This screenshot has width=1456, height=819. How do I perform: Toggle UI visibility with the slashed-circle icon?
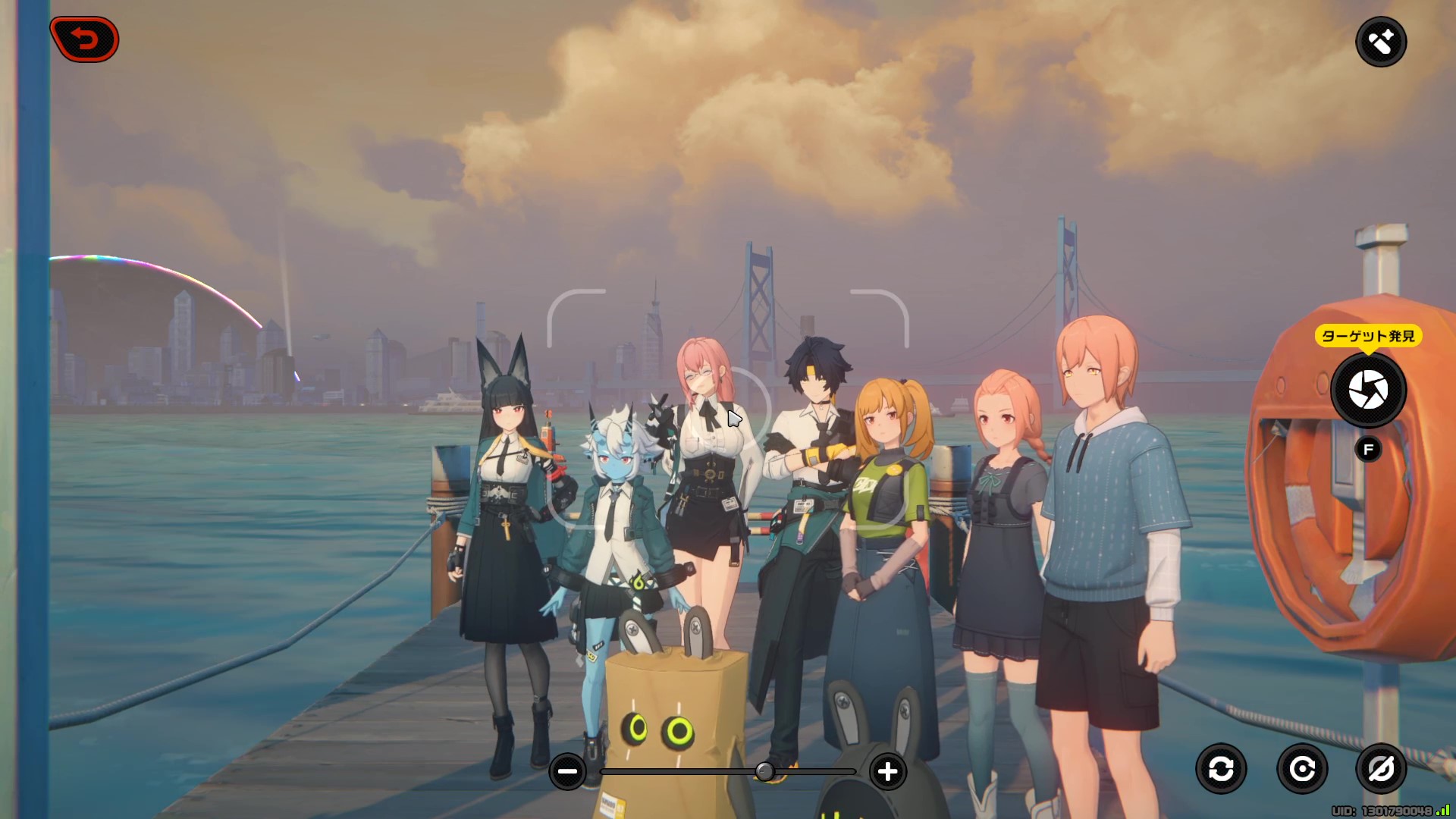tap(1381, 768)
